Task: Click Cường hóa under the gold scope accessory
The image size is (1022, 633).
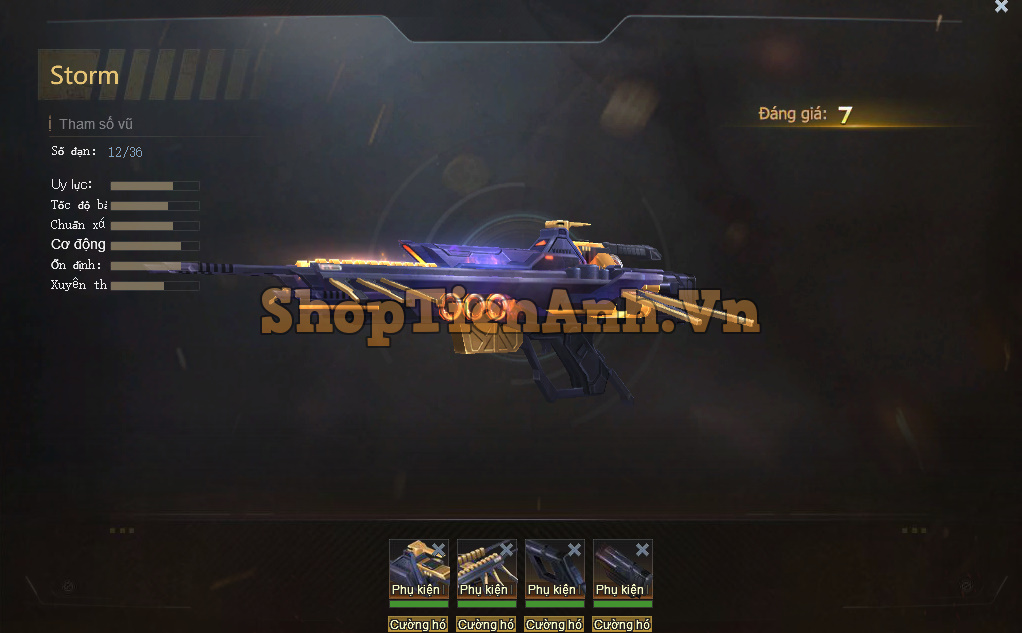Action: [x=417, y=624]
